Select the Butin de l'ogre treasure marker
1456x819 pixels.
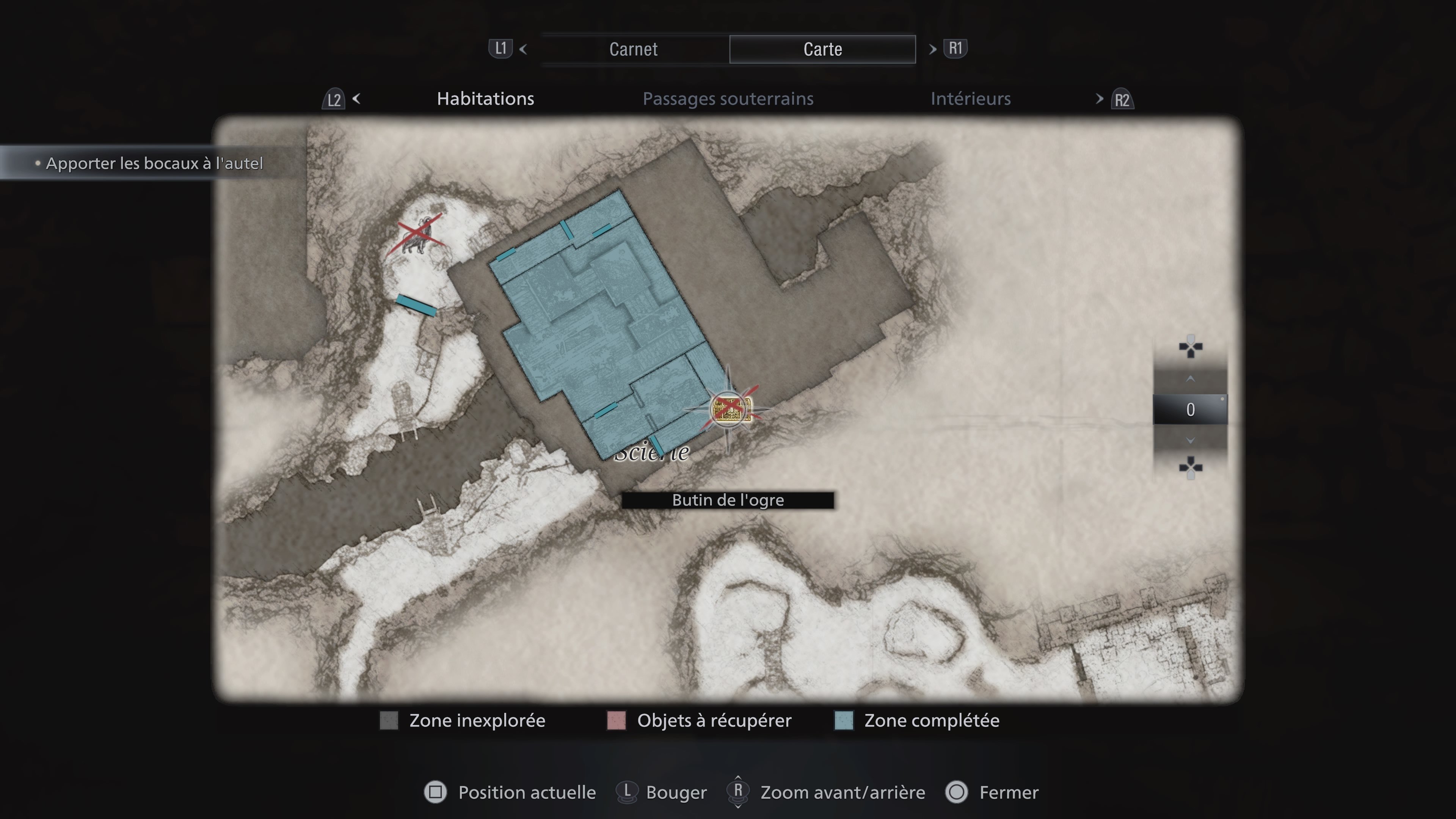731,409
